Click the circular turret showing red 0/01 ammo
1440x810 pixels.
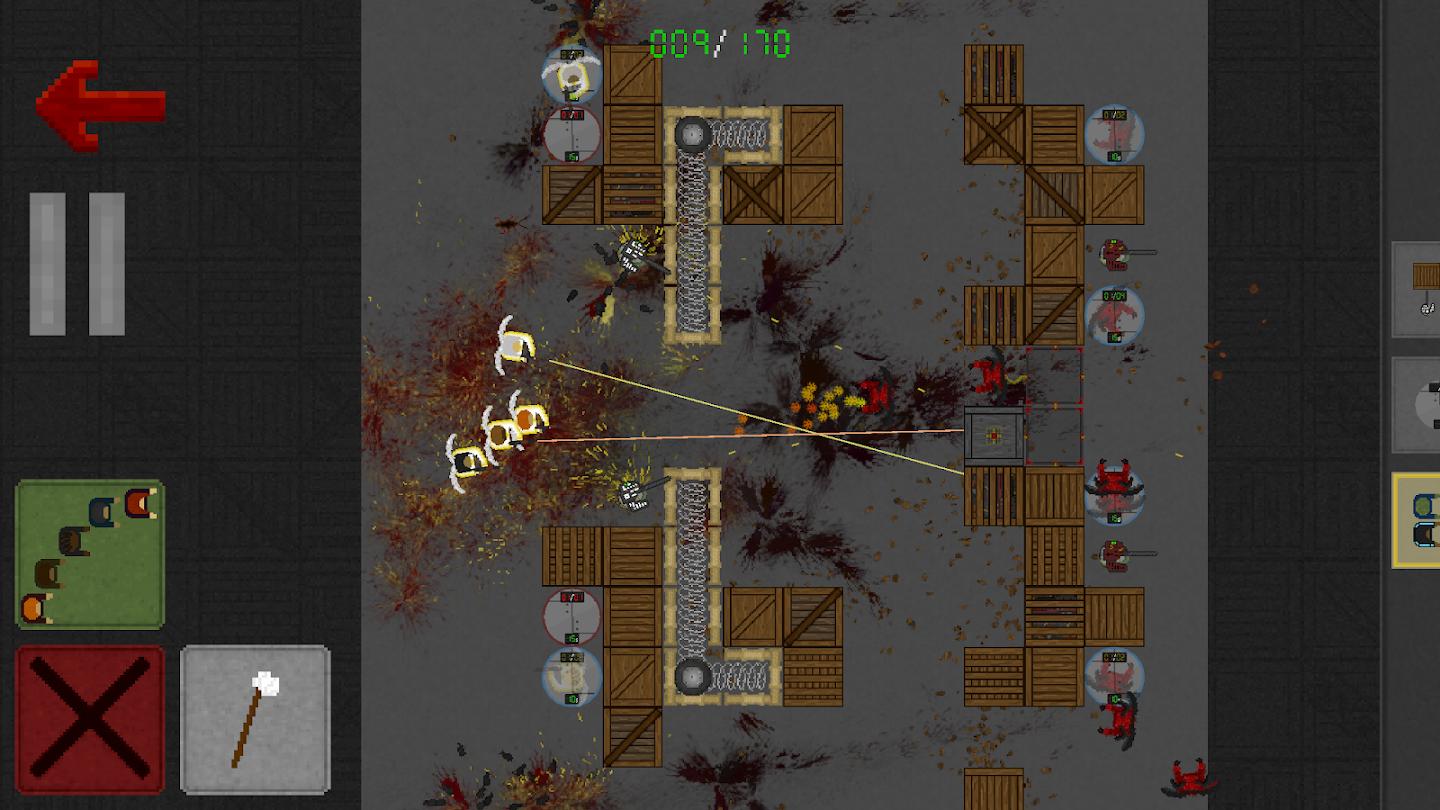pos(572,135)
